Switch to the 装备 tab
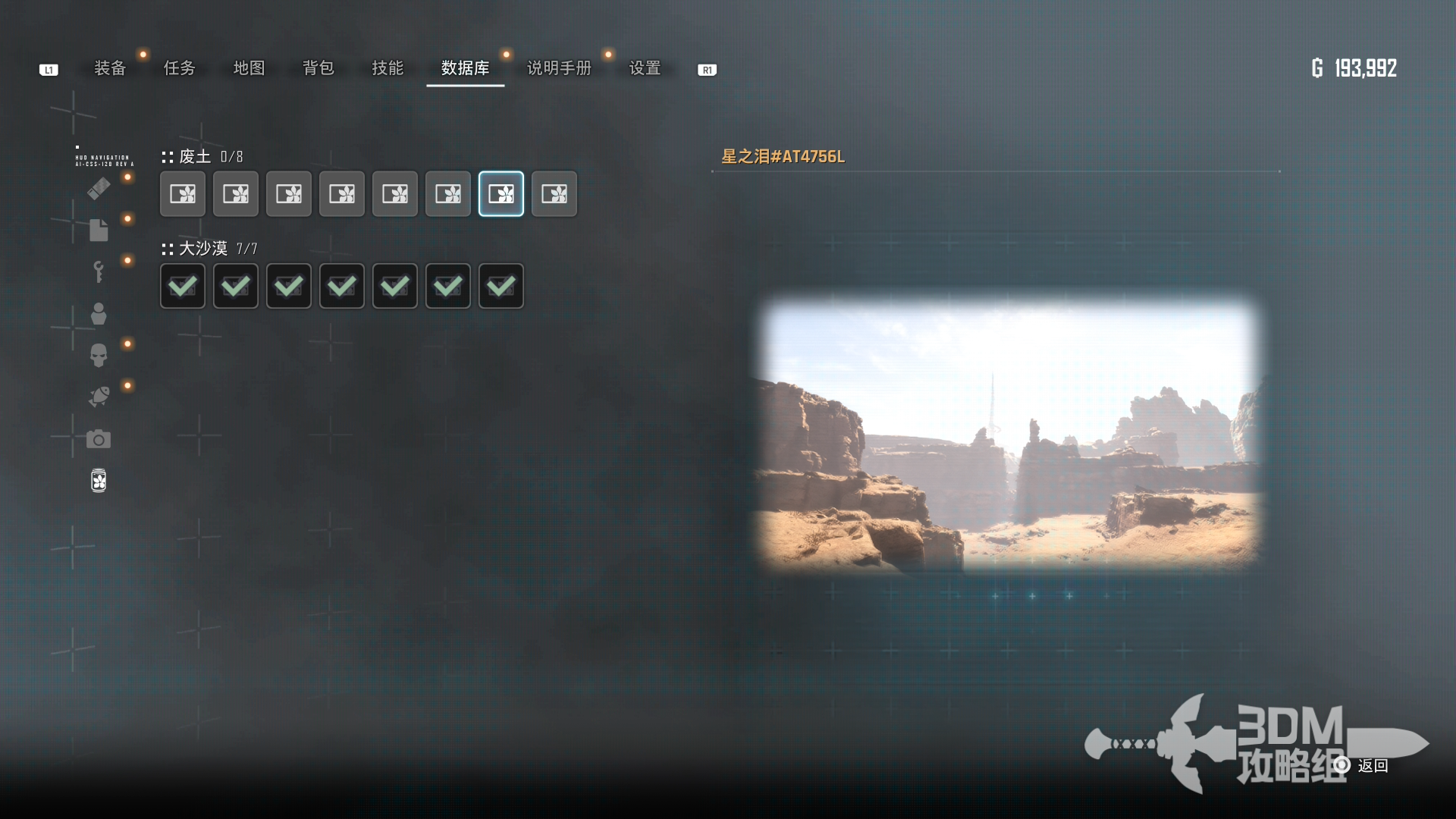The image size is (1456, 819). 110,68
